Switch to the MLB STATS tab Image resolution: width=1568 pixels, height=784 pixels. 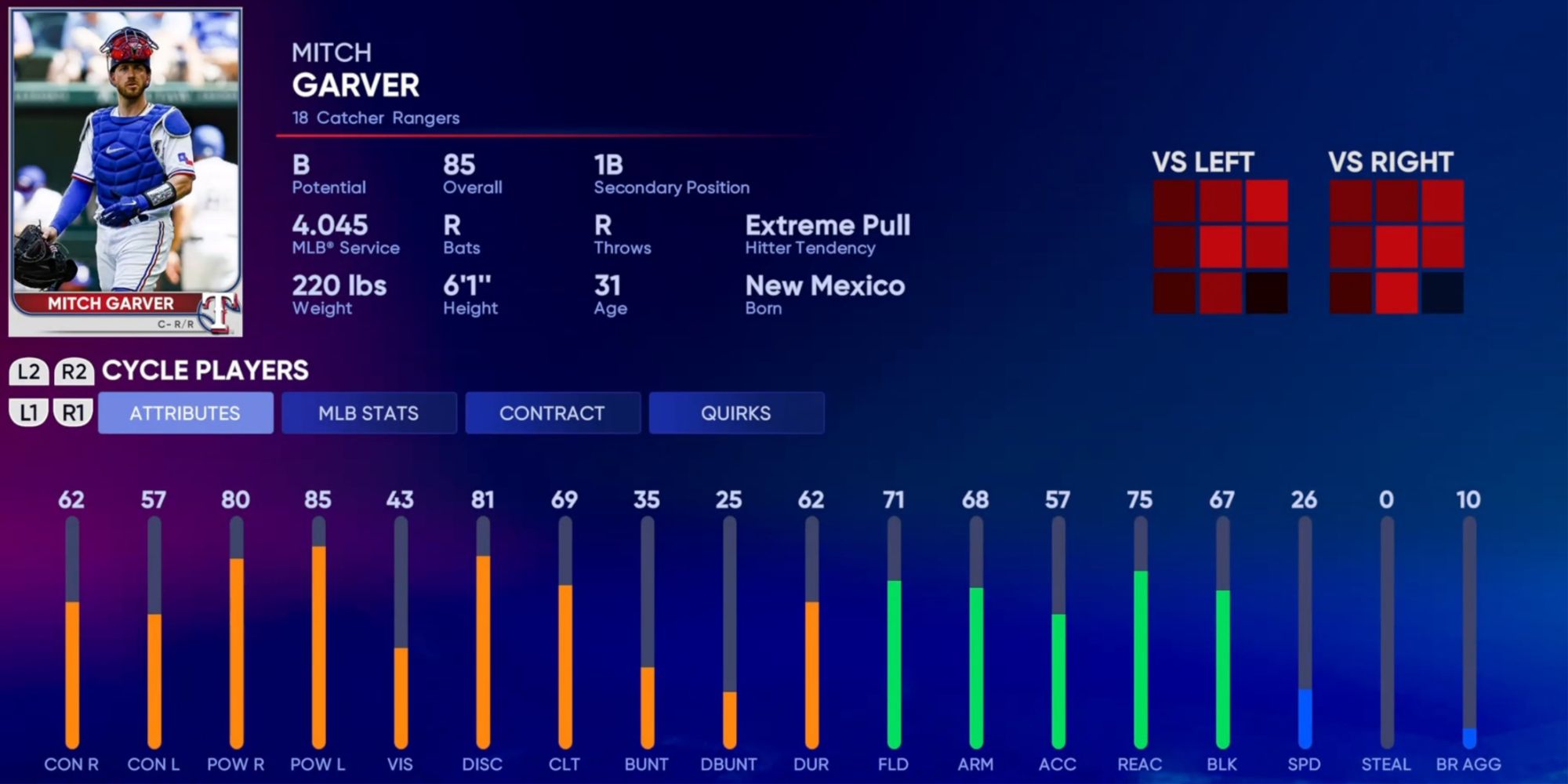pos(368,412)
